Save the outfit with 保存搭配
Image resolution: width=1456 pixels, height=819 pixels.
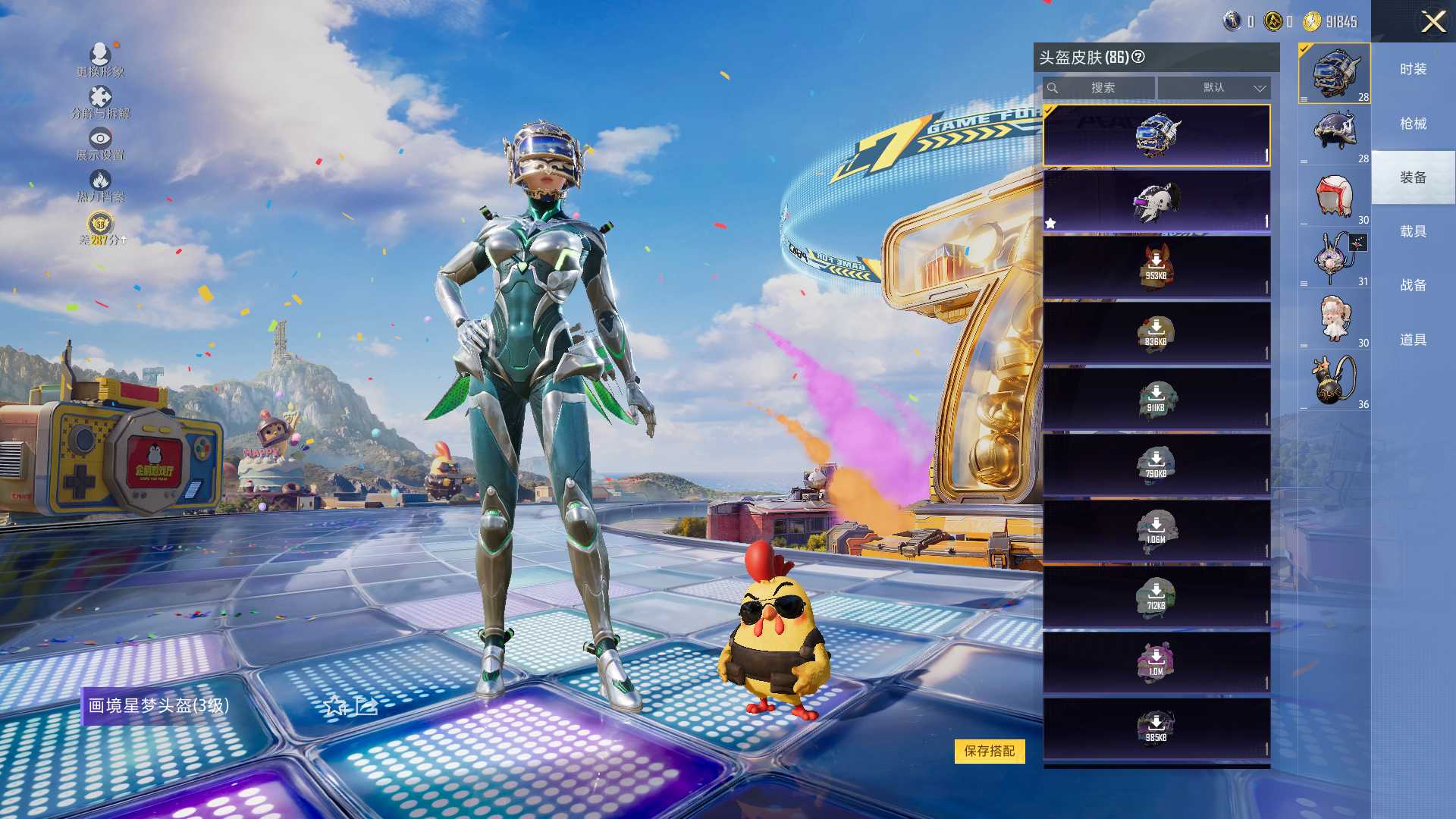click(989, 751)
